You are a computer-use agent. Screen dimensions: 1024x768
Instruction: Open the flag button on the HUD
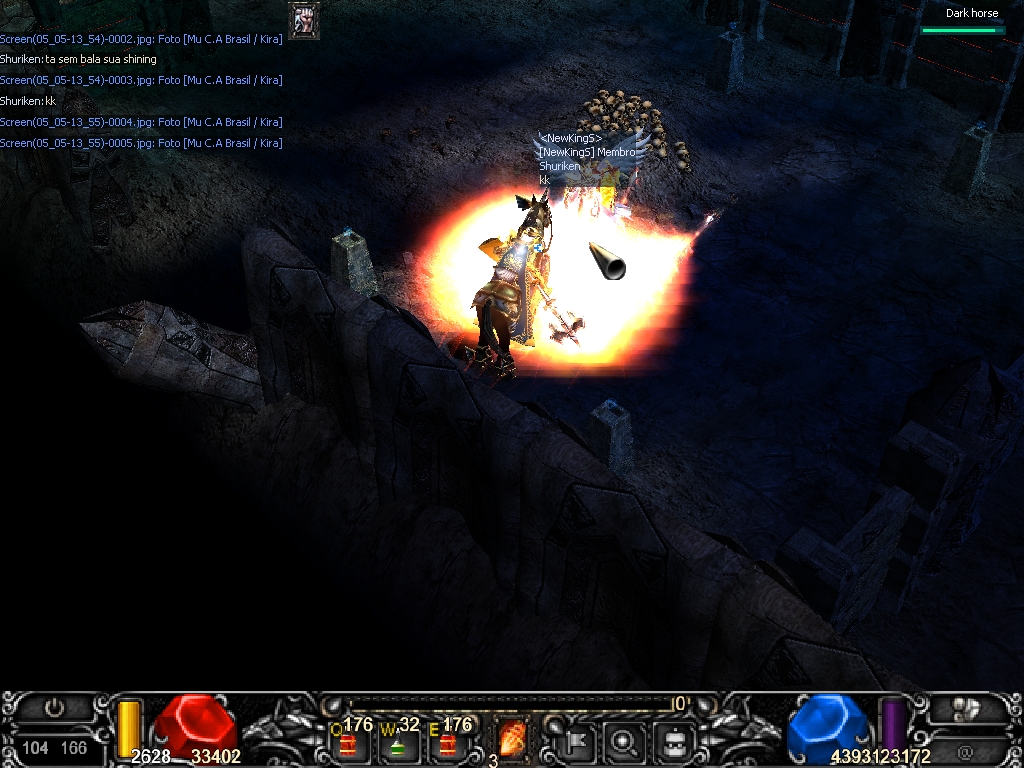tap(582, 741)
